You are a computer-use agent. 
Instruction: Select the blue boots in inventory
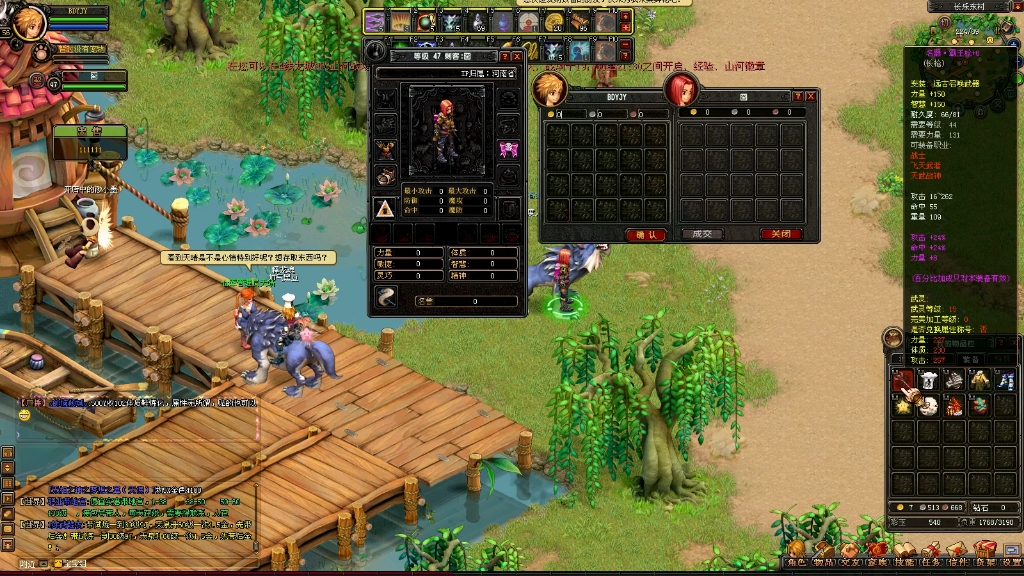[x=1006, y=380]
